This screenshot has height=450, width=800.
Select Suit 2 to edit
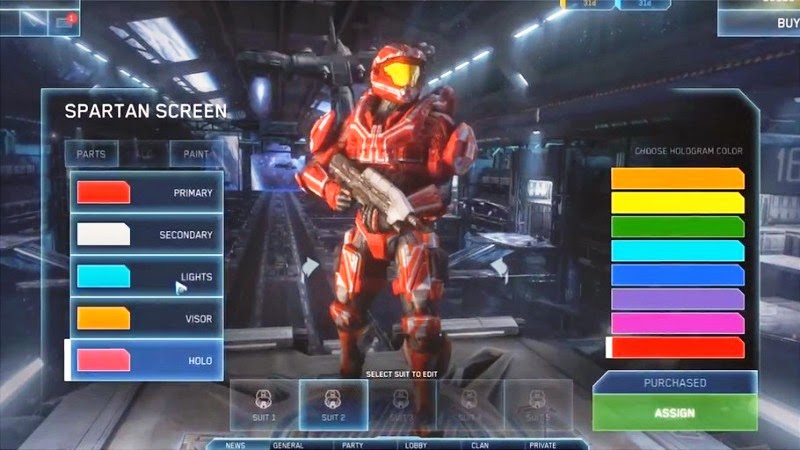333,405
